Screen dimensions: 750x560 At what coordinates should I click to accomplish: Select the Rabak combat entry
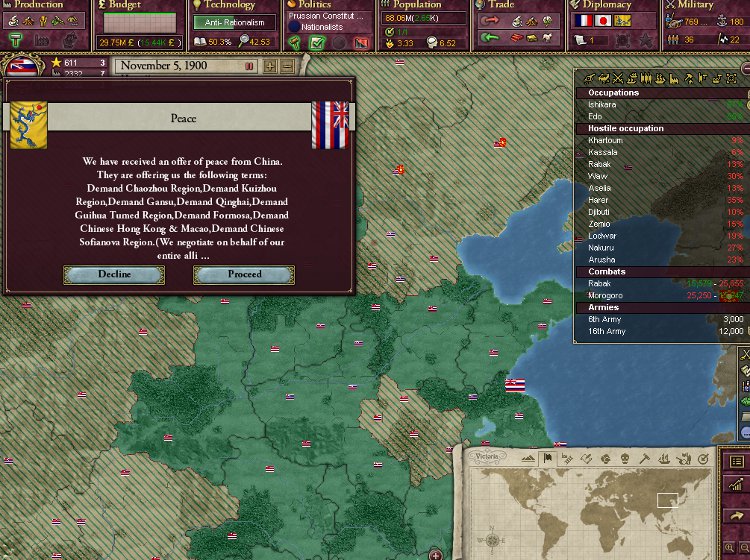600,284
